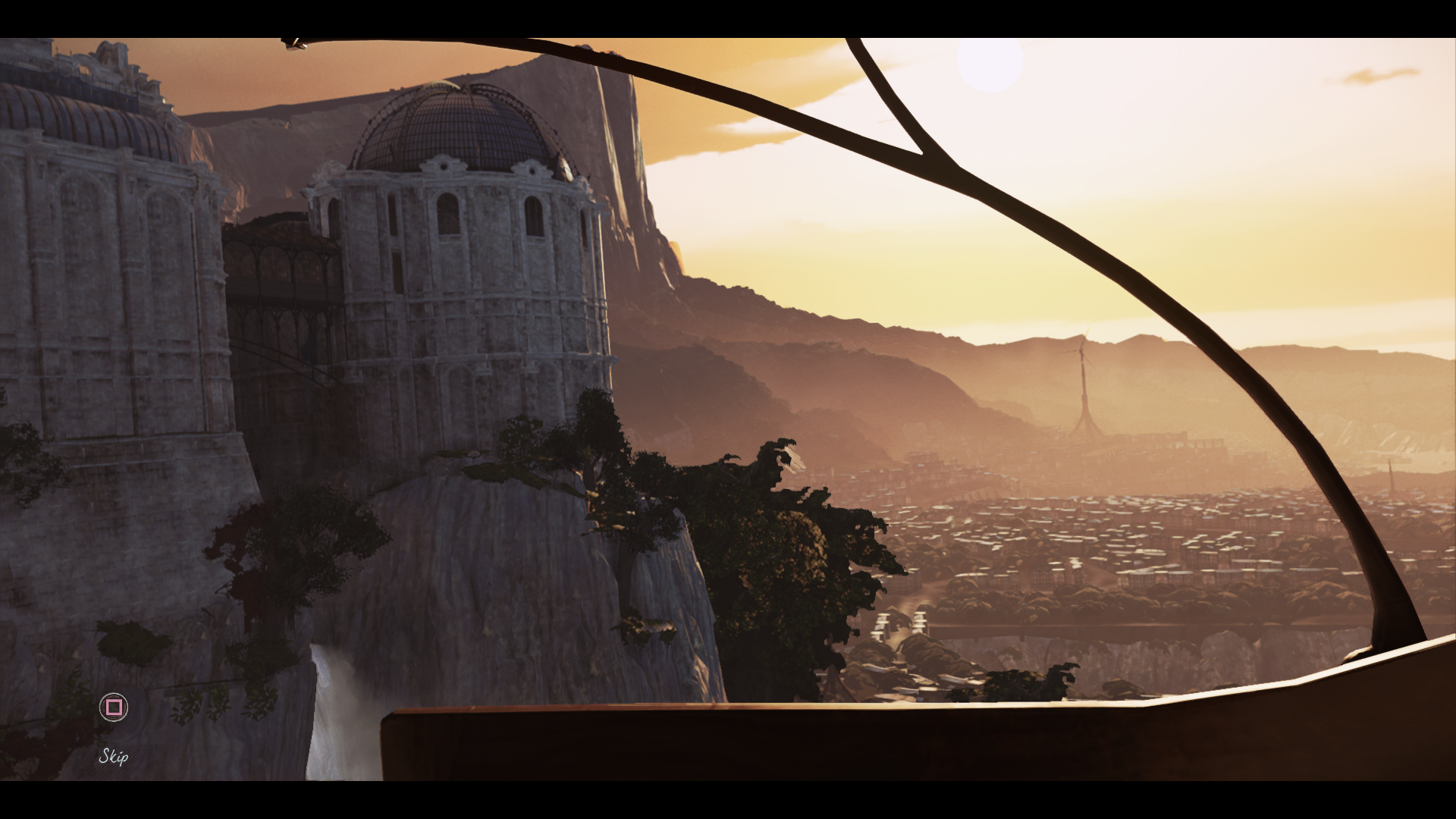Viewport: 1456px width, 819px height.
Task: Click the pink square button prompt icon
Action: [x=112, y=708]
